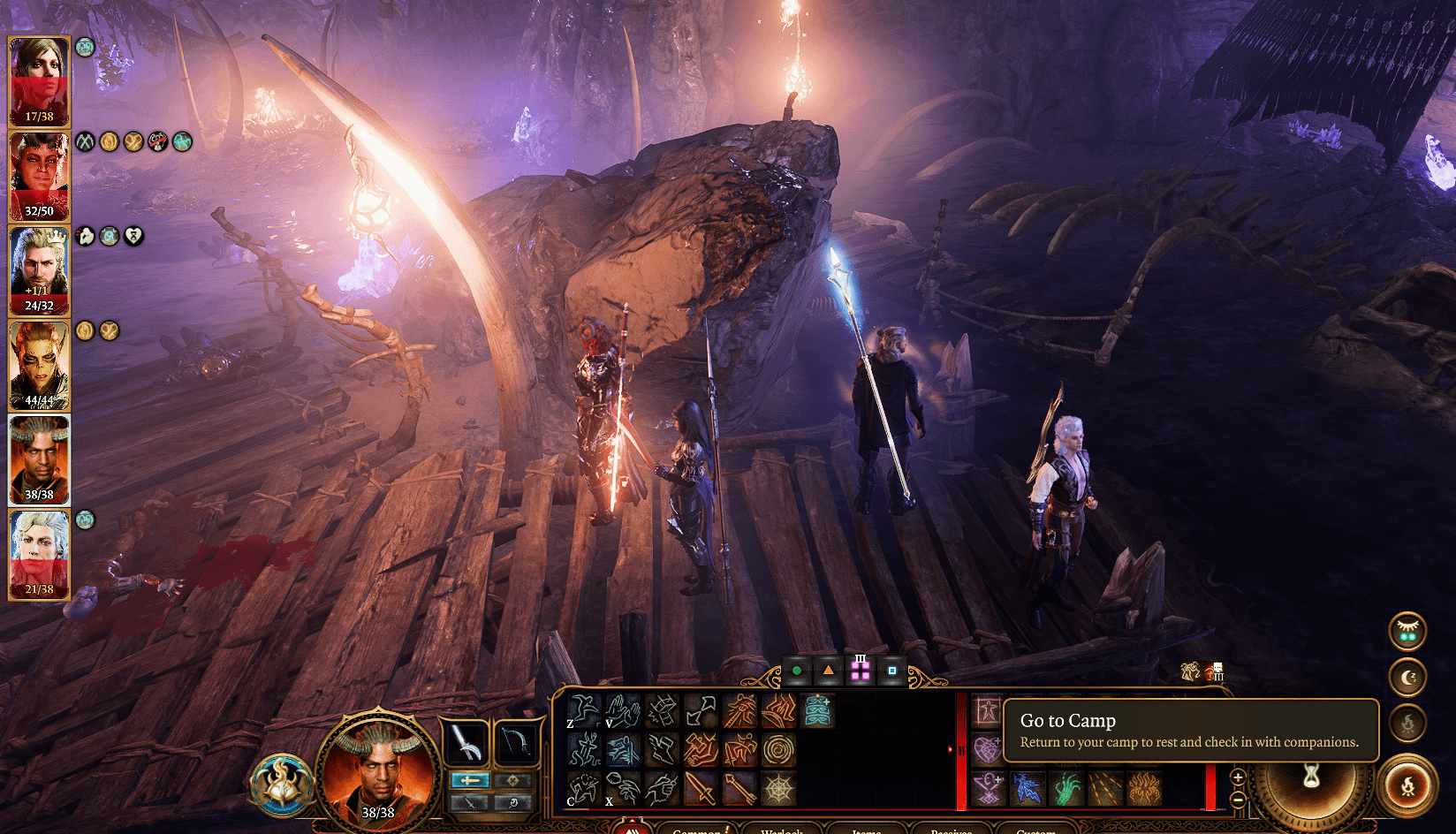The height and width of the screenshot is (834, 1456).
Task: Select the Jump action icon
Action: pos(583,712)
